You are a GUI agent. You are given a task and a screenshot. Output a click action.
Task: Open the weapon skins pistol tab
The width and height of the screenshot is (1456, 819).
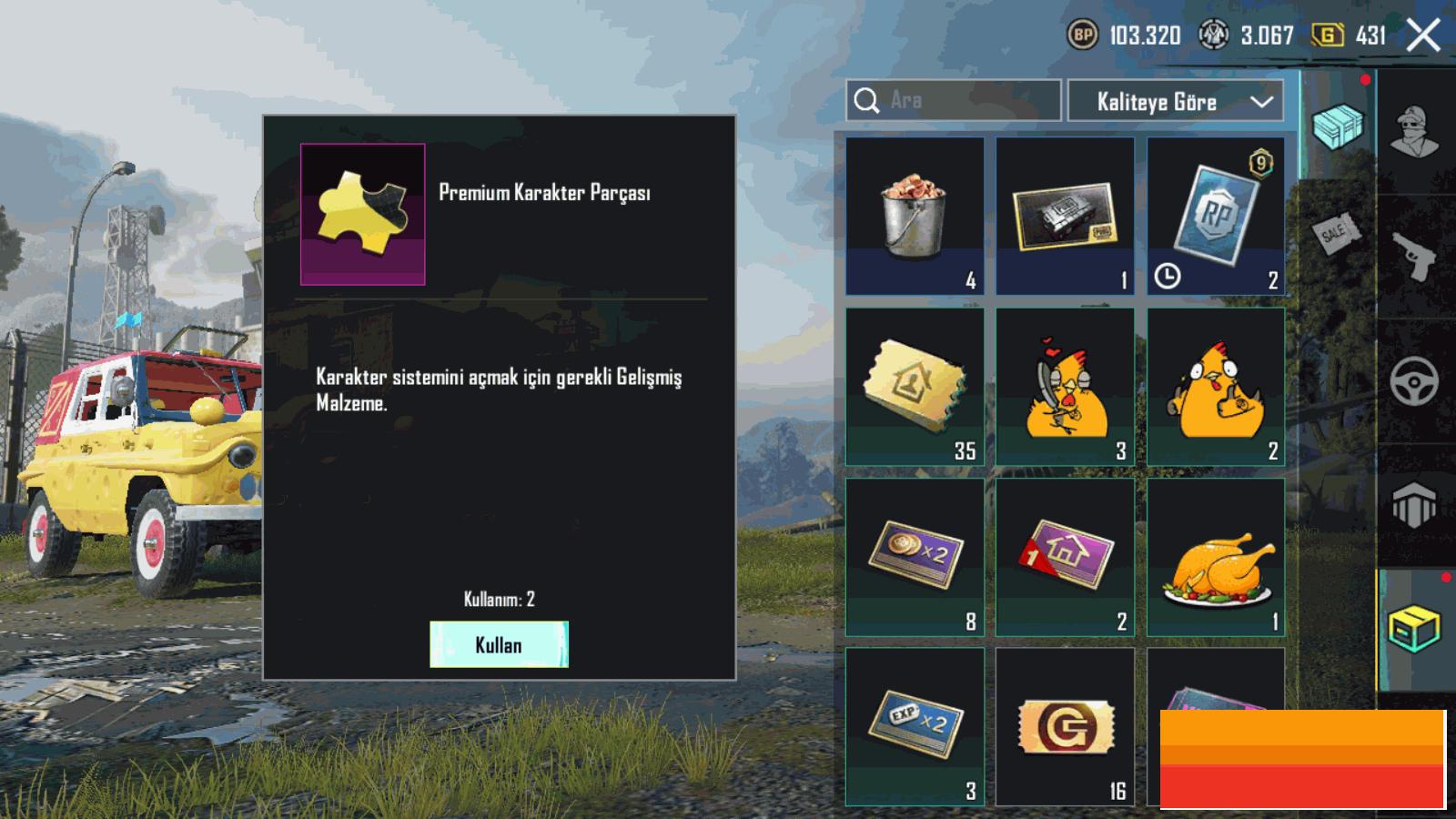point(1415,257)
